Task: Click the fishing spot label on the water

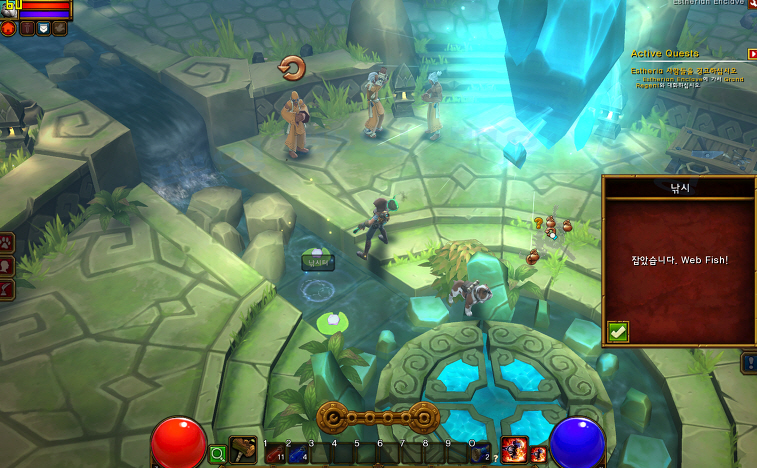Action: [x=317, y=262]
